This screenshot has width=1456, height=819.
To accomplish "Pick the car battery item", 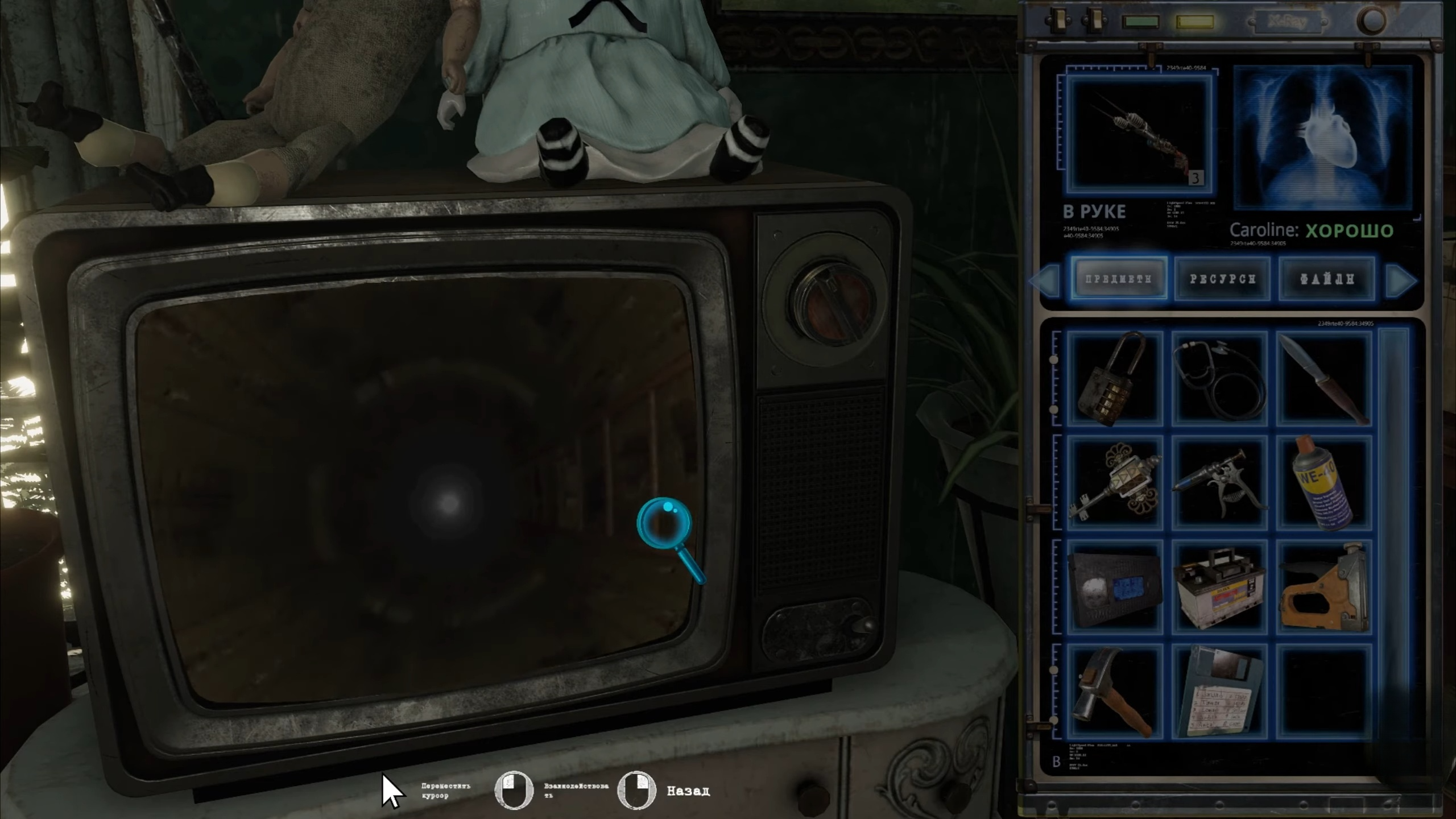I will (x=1219, y=587).
